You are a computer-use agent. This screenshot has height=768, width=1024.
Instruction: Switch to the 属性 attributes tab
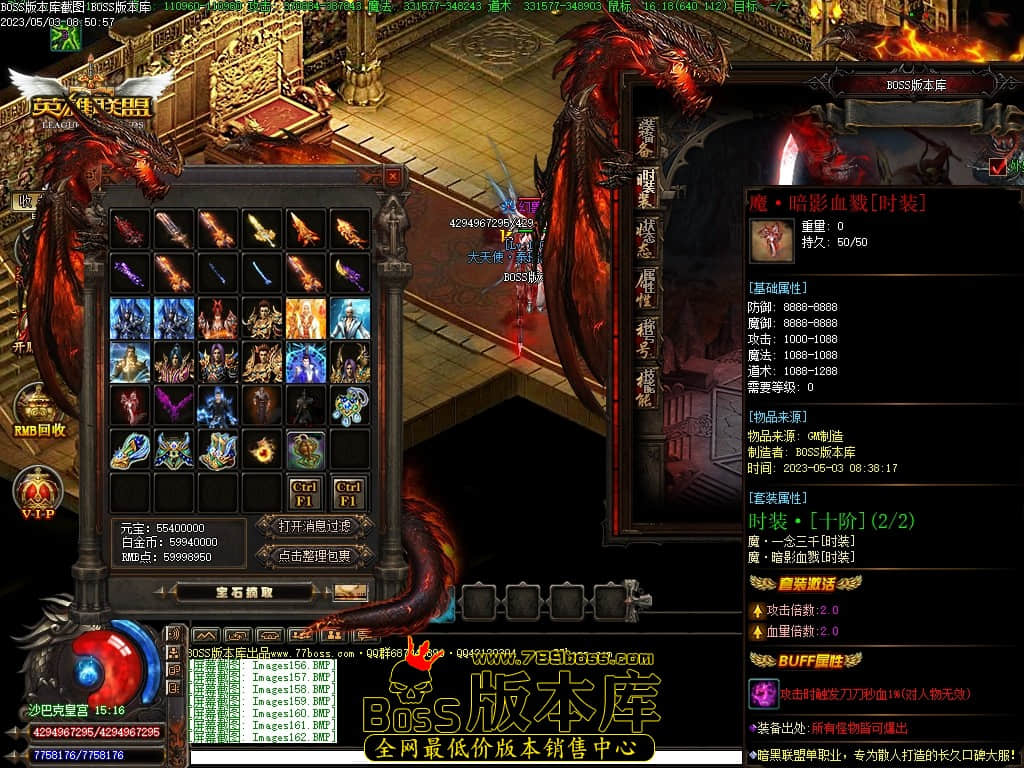tap(647, 288)
